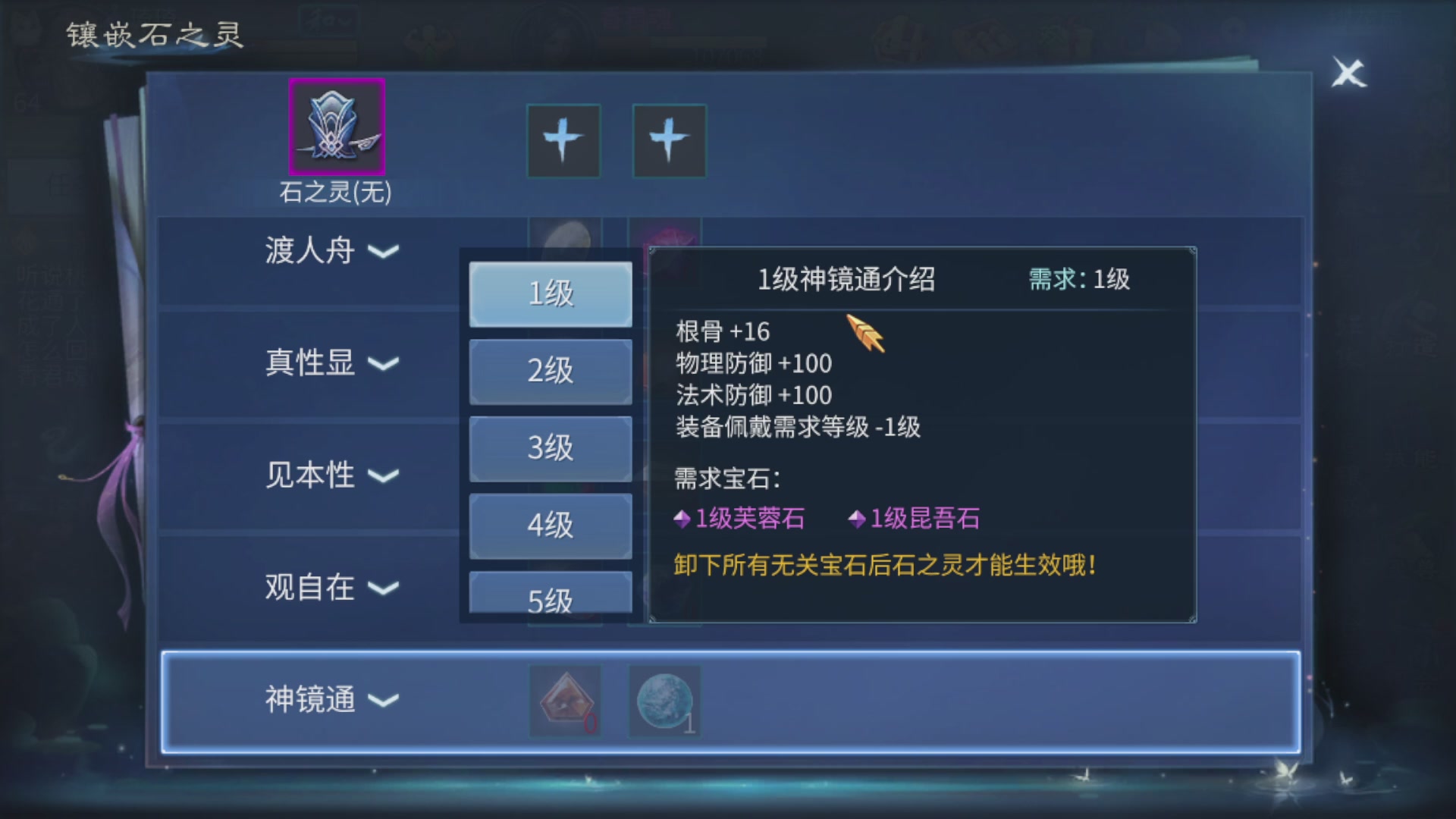The width and height of the screenshot is (1456, 819).
Task: Select the 1级 level option
Action: point(551,294)
